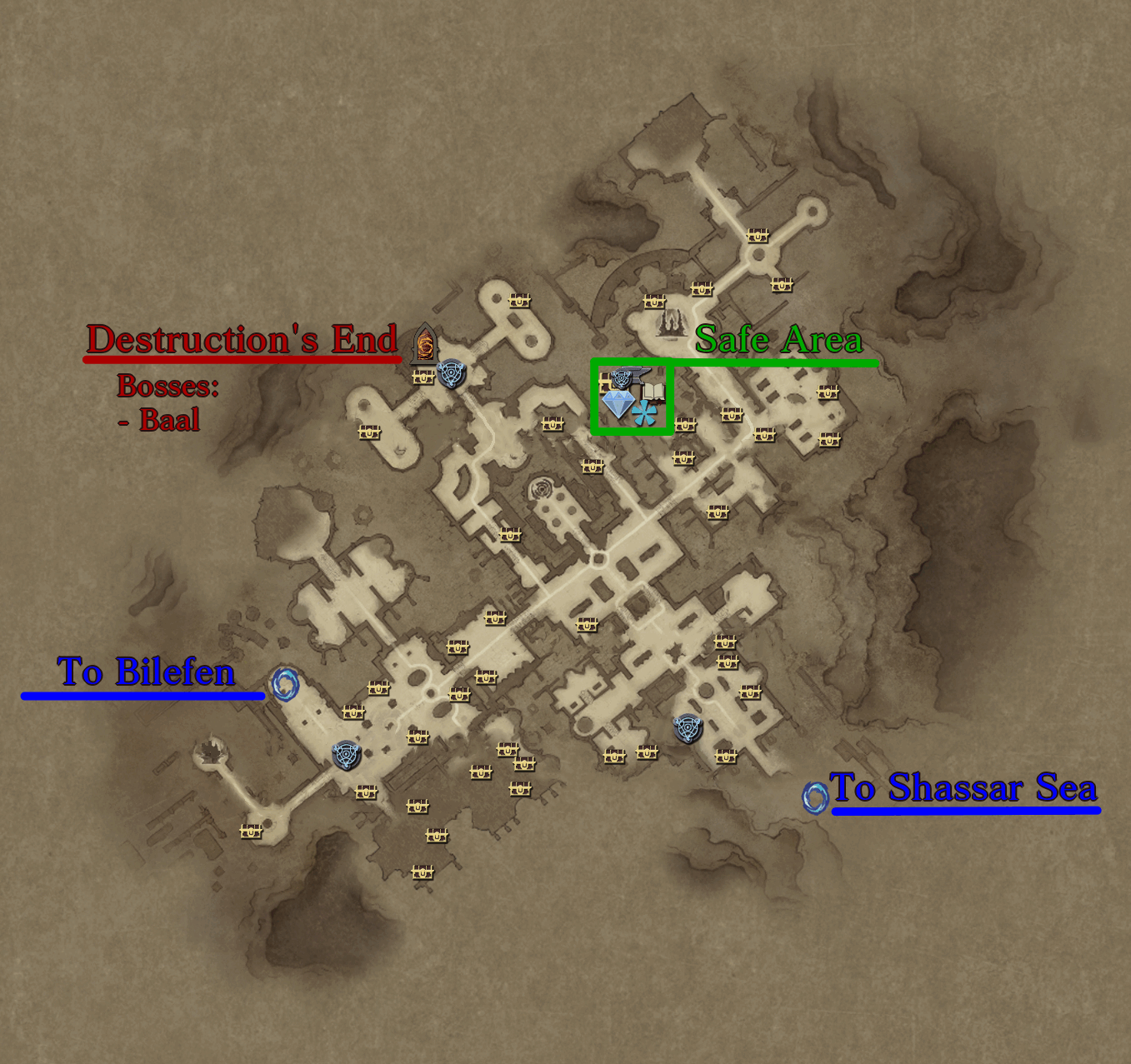Click the To Shassar Sea label
This screenshot has height=1064, width=1131.
(963, 789)
